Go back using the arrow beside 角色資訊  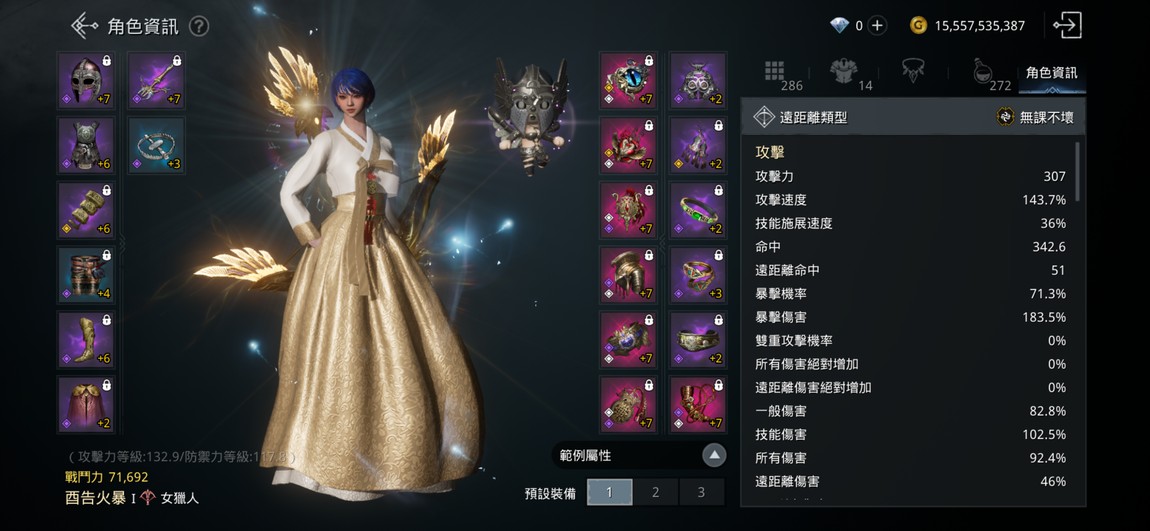(85, 26)
